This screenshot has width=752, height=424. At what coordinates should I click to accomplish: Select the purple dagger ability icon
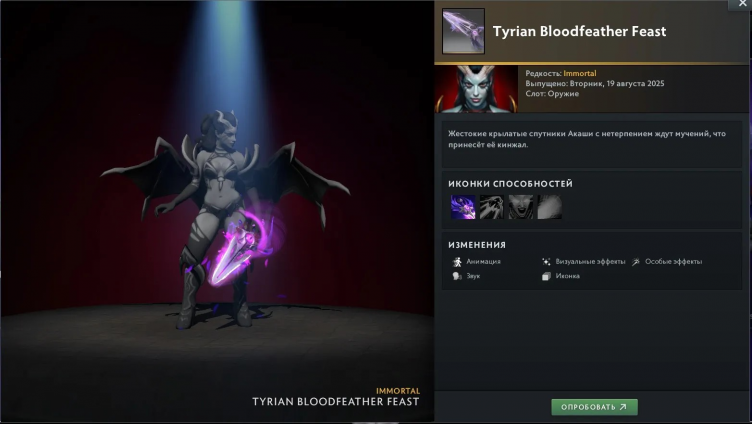pos(463,207)
